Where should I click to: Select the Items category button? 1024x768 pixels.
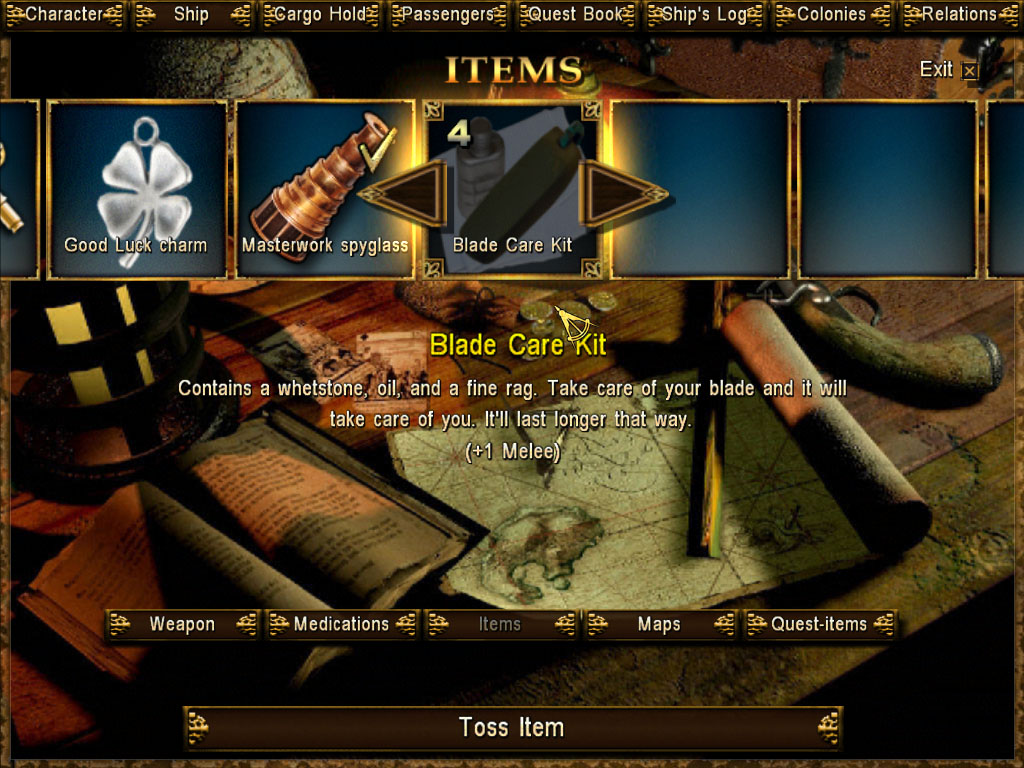pos(500,625)
